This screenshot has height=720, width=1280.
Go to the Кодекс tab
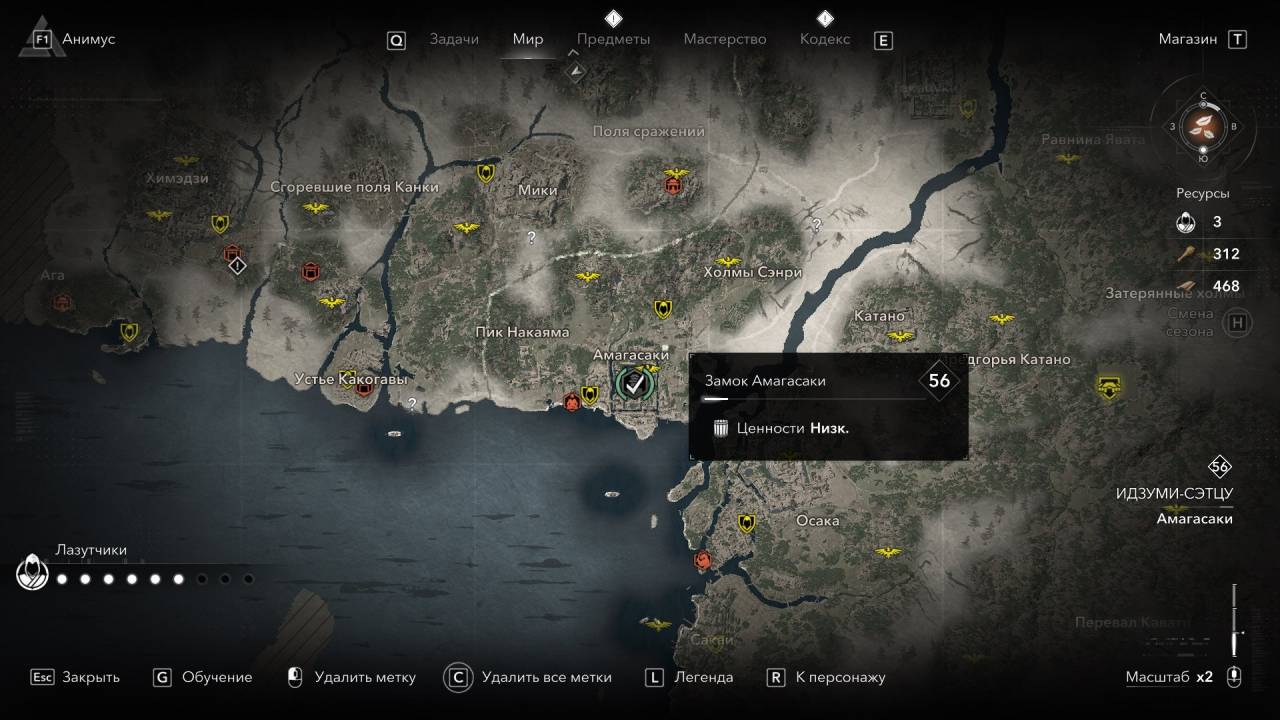824,39
